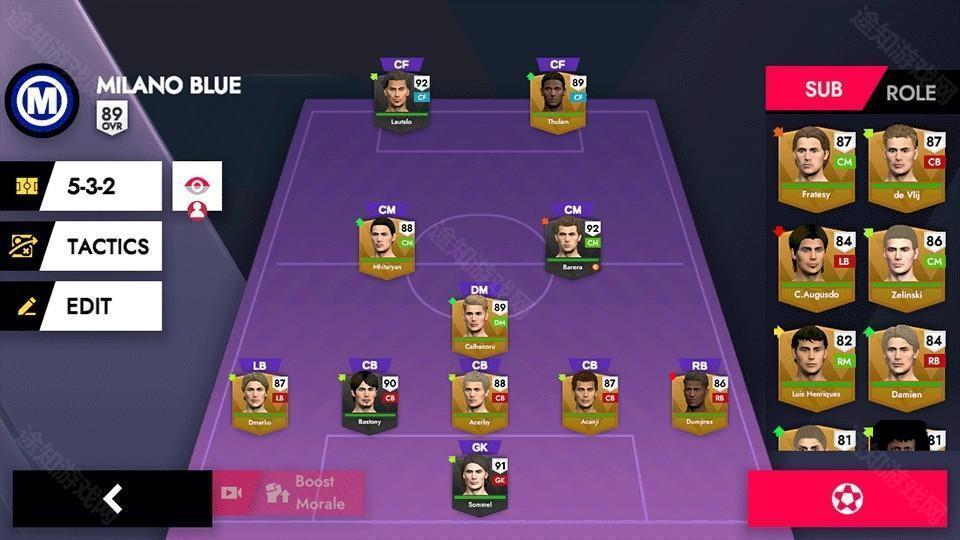960x540 pixels.
Task: Select defensive midfielder Calhanoglu's card
Action: tap(479, 326)
